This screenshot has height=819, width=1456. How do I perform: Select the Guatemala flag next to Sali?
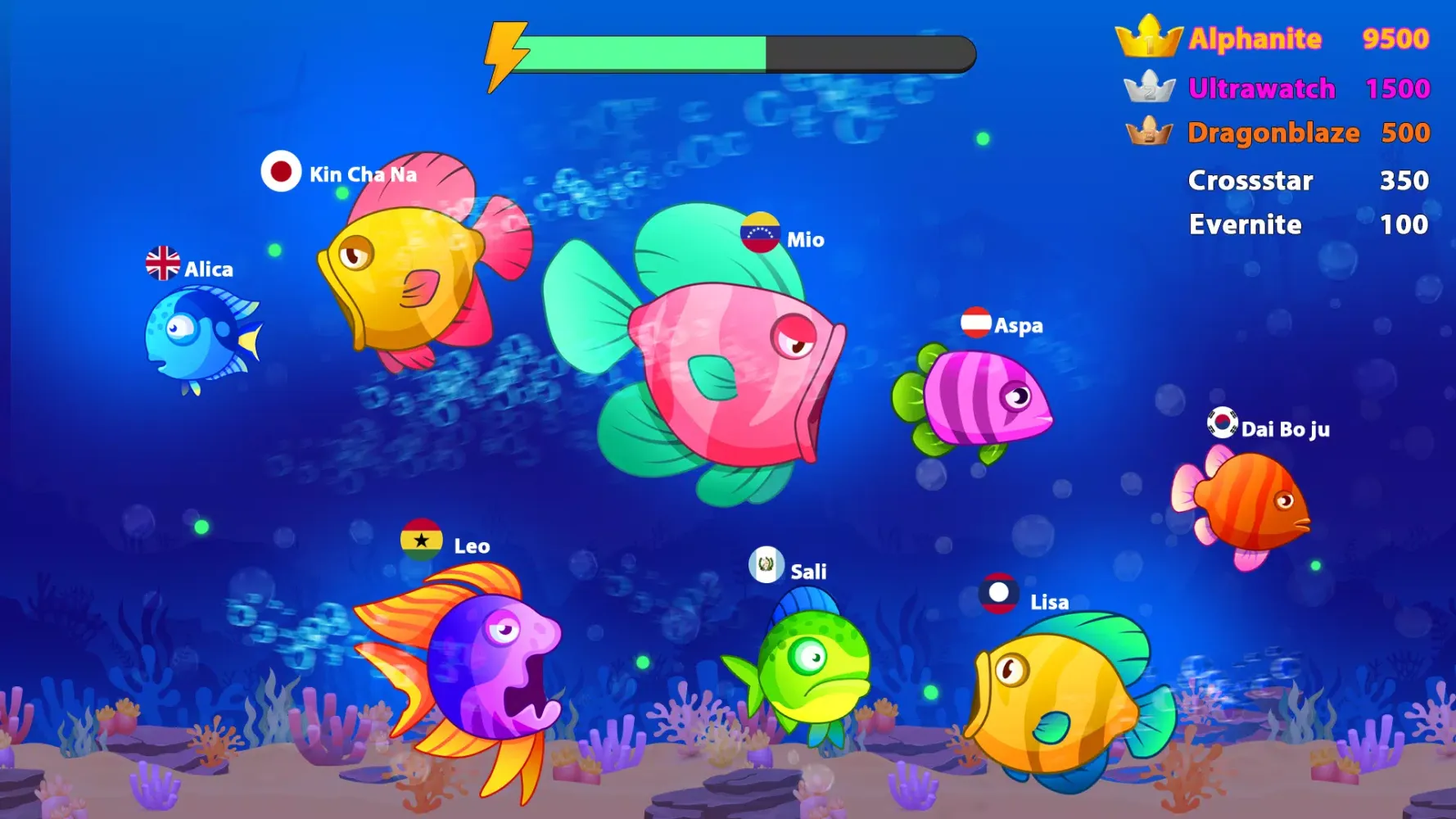pyautogui.click(x=766, y=566)
